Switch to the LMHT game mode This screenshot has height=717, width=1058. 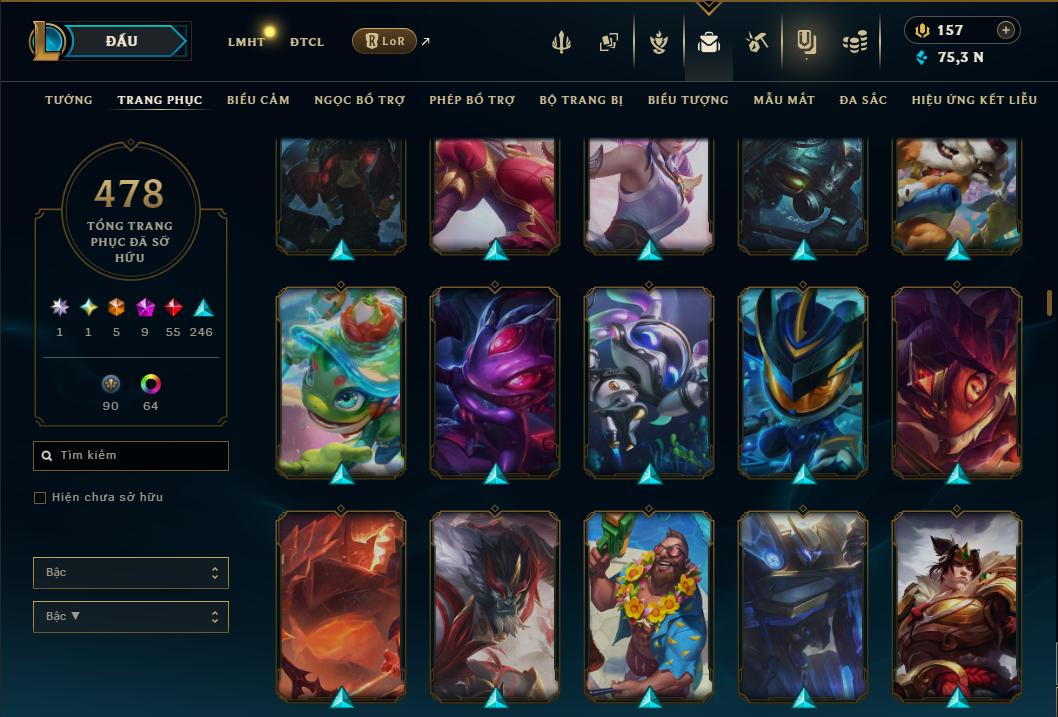(x=246, y=42)
